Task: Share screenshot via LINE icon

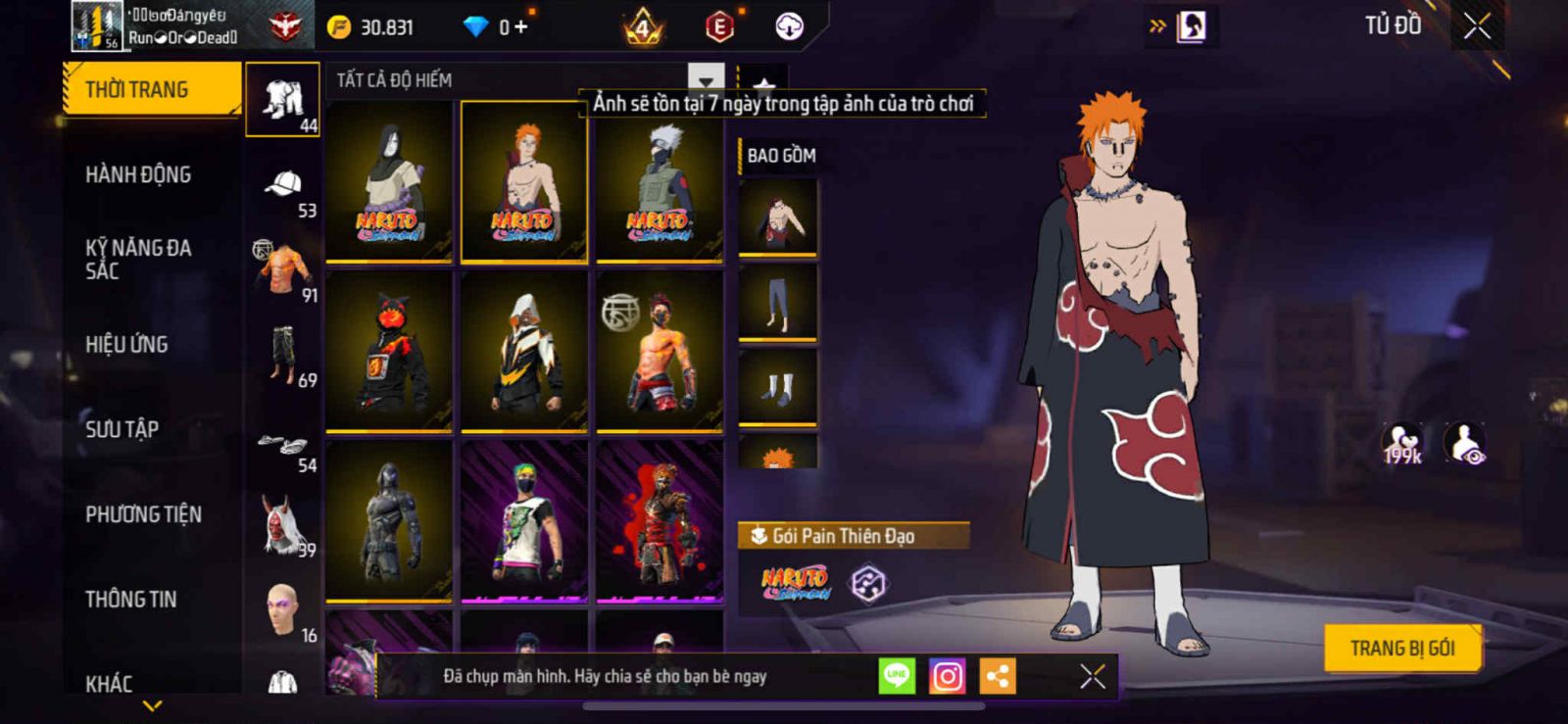Action: coord(897,676)
